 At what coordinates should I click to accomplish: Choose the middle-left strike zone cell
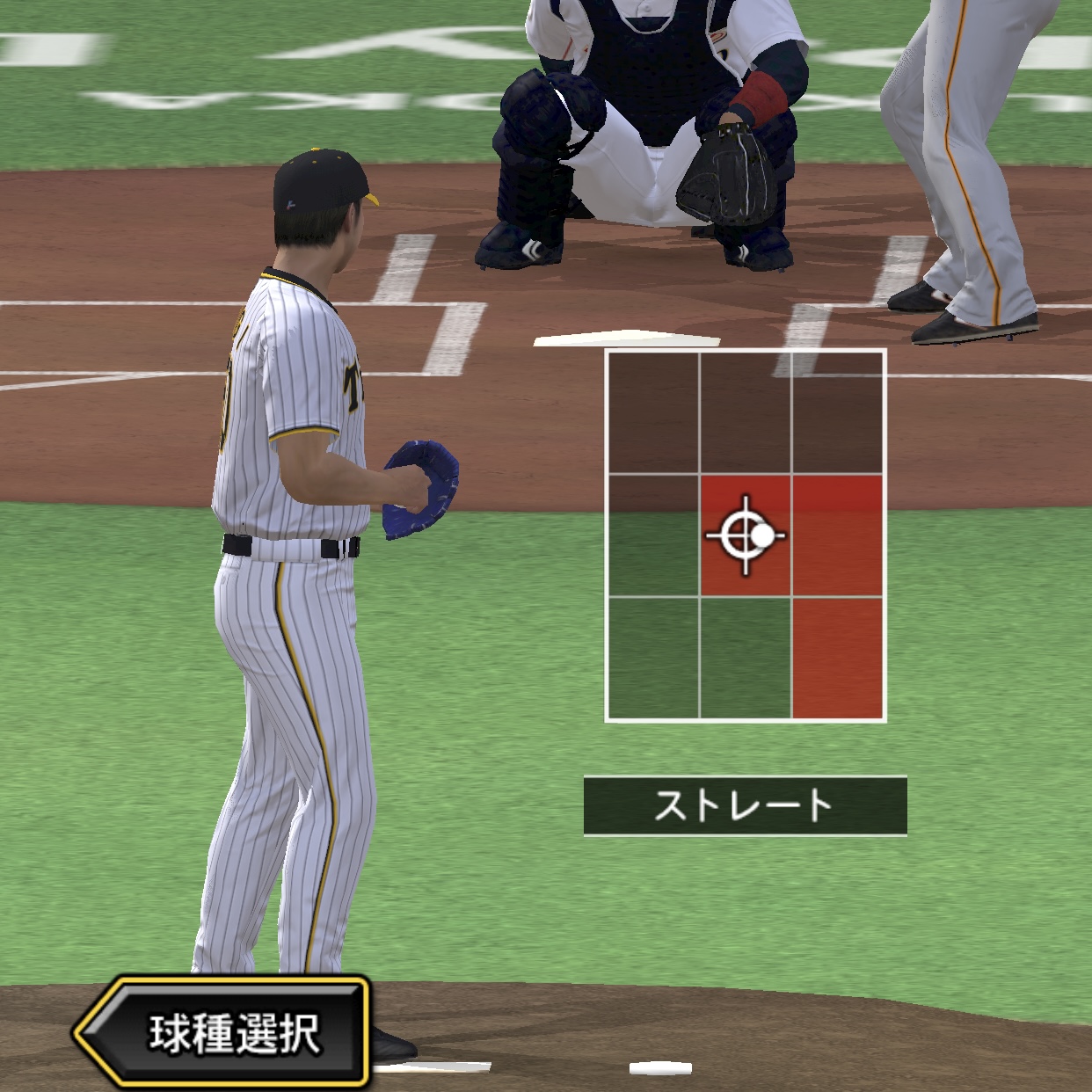click(x=652, y=535)
